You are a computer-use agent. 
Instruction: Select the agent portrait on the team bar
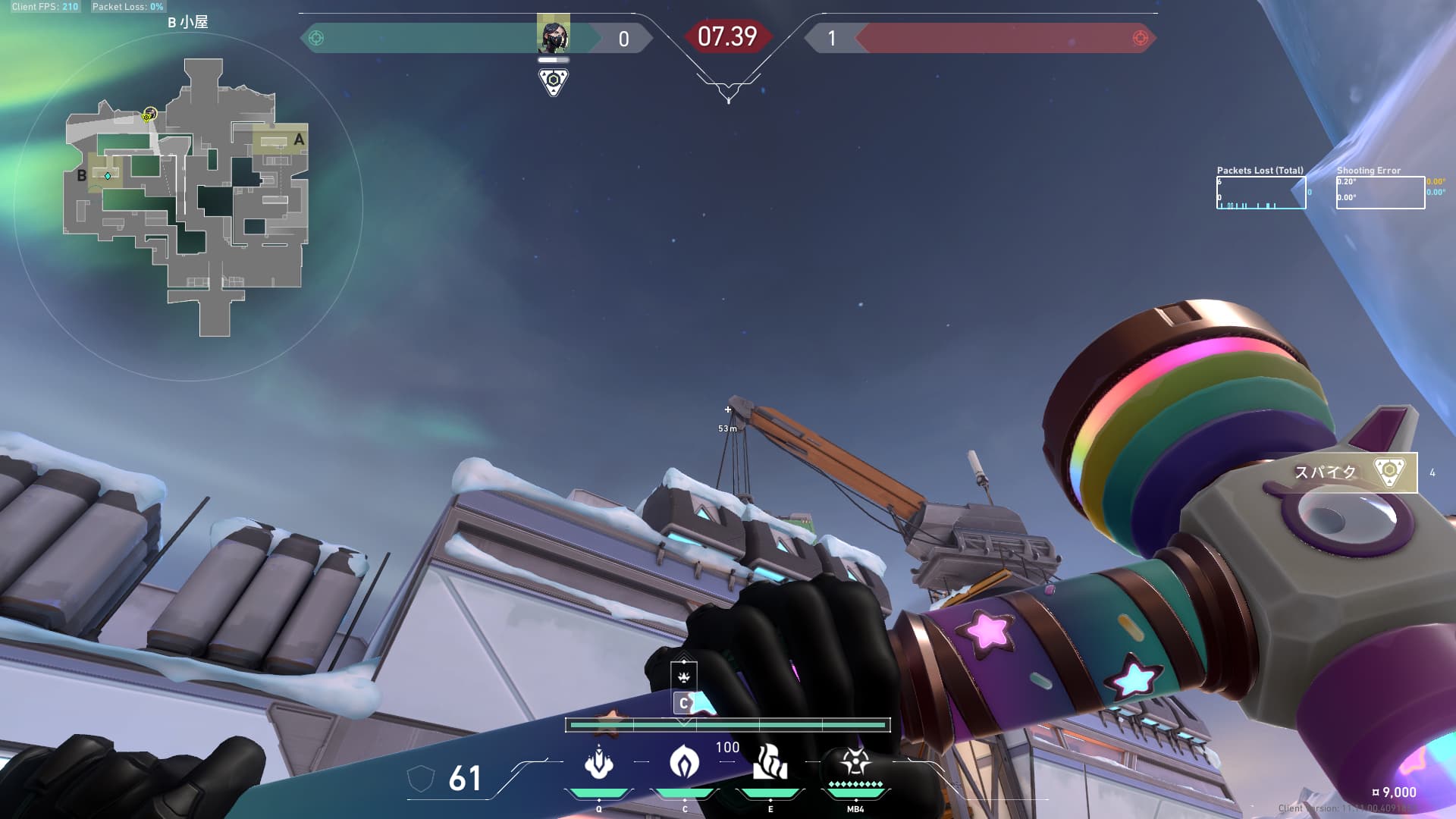point(553,34)
